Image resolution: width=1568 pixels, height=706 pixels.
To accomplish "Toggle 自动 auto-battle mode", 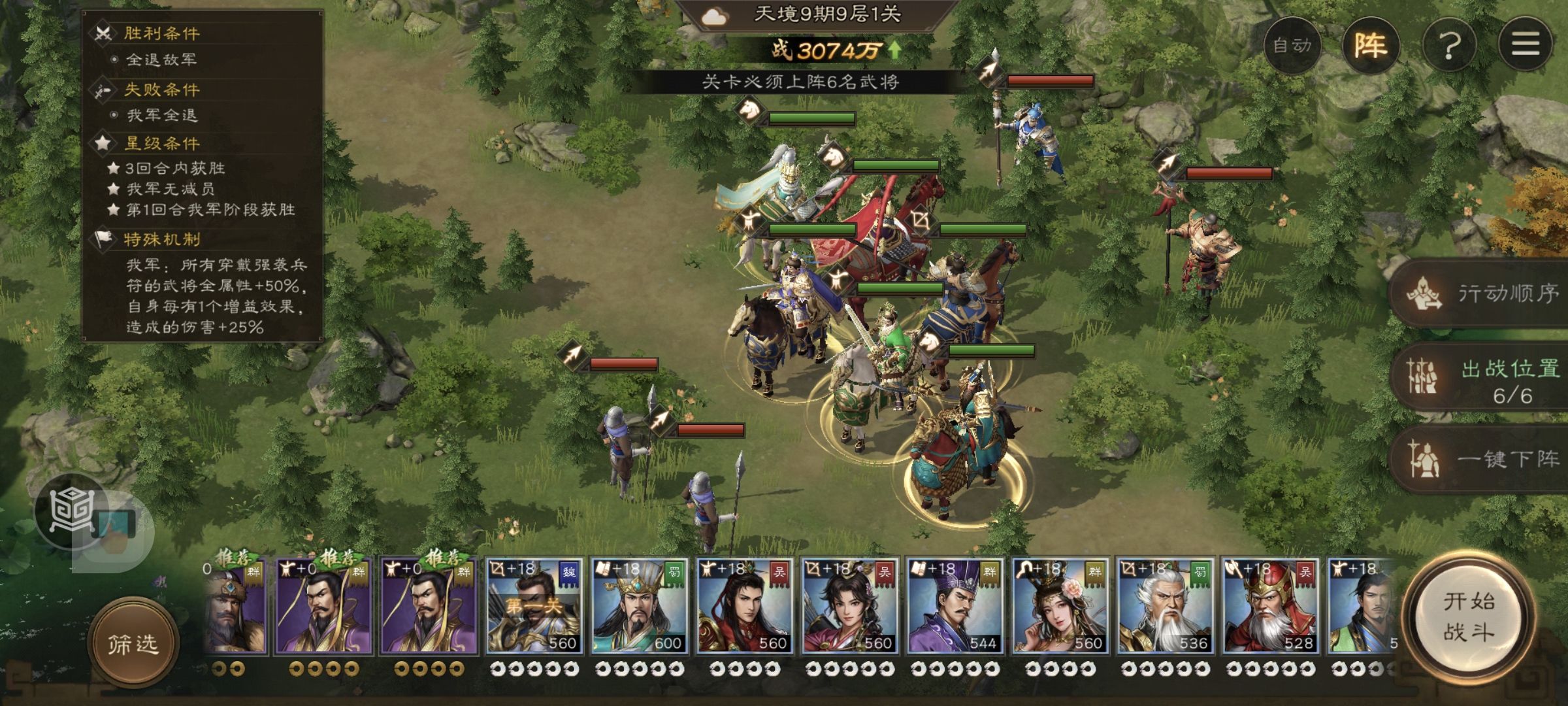I will [1292, 46].
